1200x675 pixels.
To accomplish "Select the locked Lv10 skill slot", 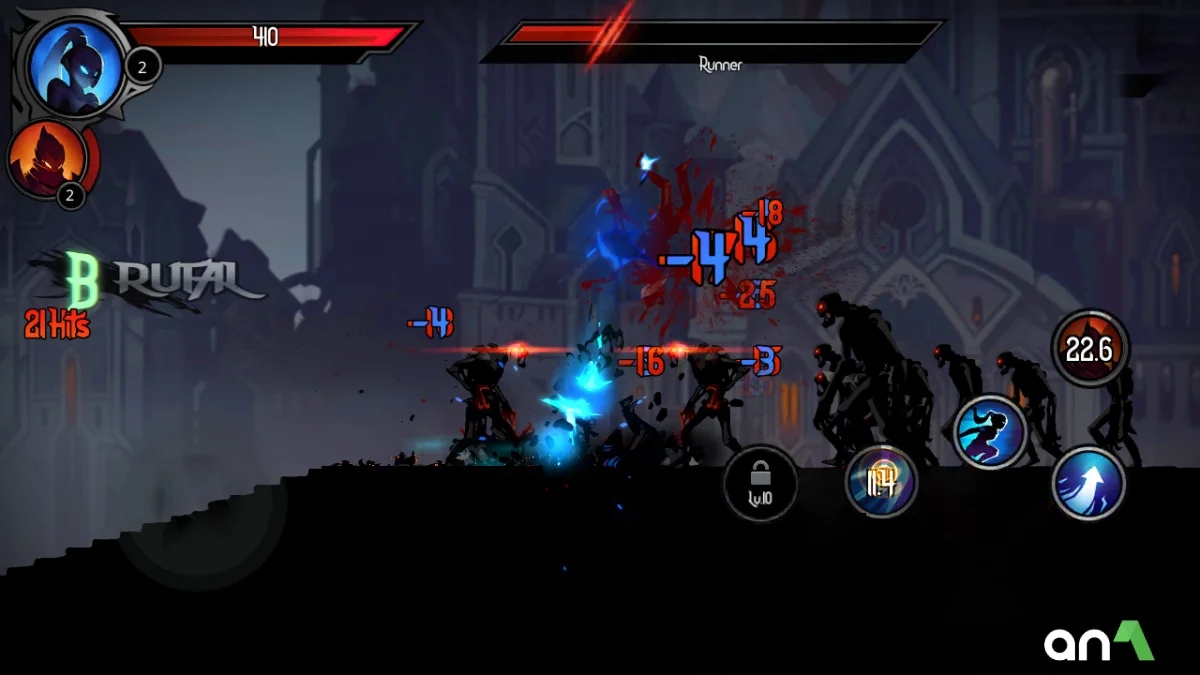I will (760, 484).
